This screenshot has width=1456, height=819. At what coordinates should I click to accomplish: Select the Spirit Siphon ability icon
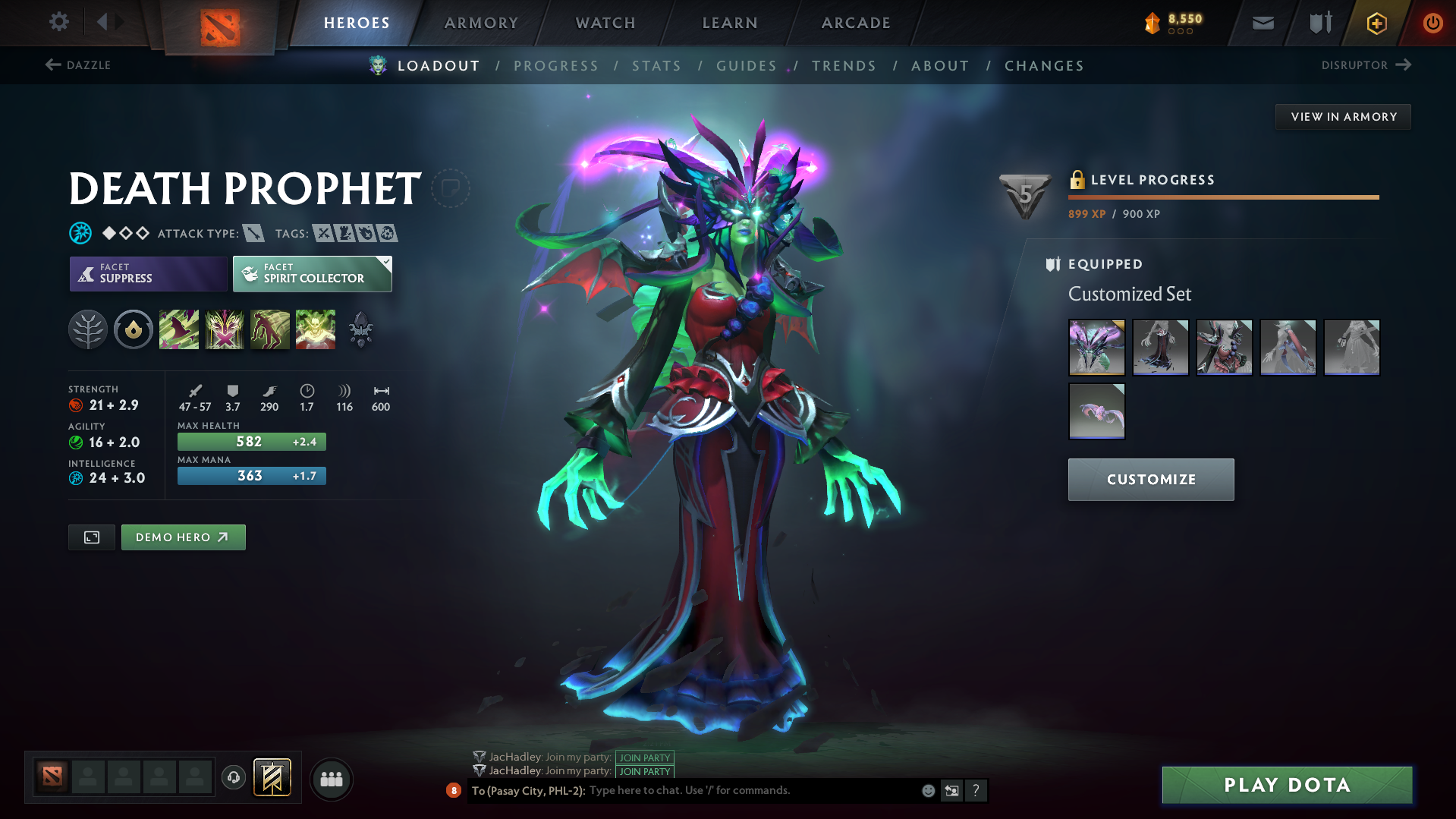coord(270,329)
